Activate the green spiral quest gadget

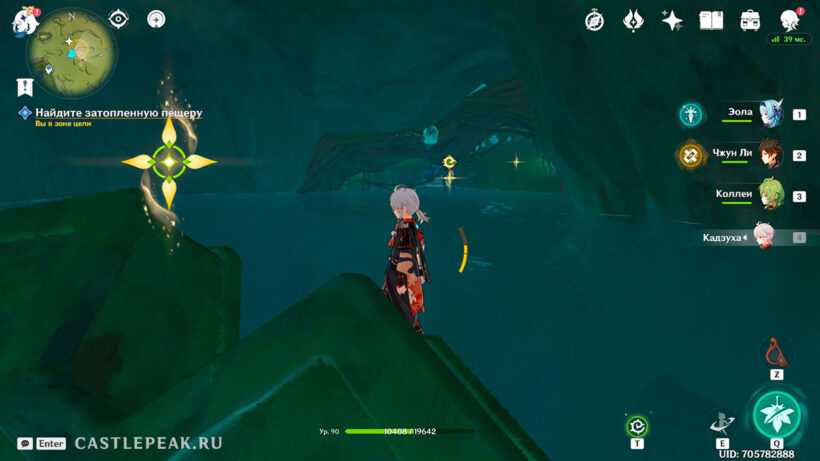pos(637,426)
